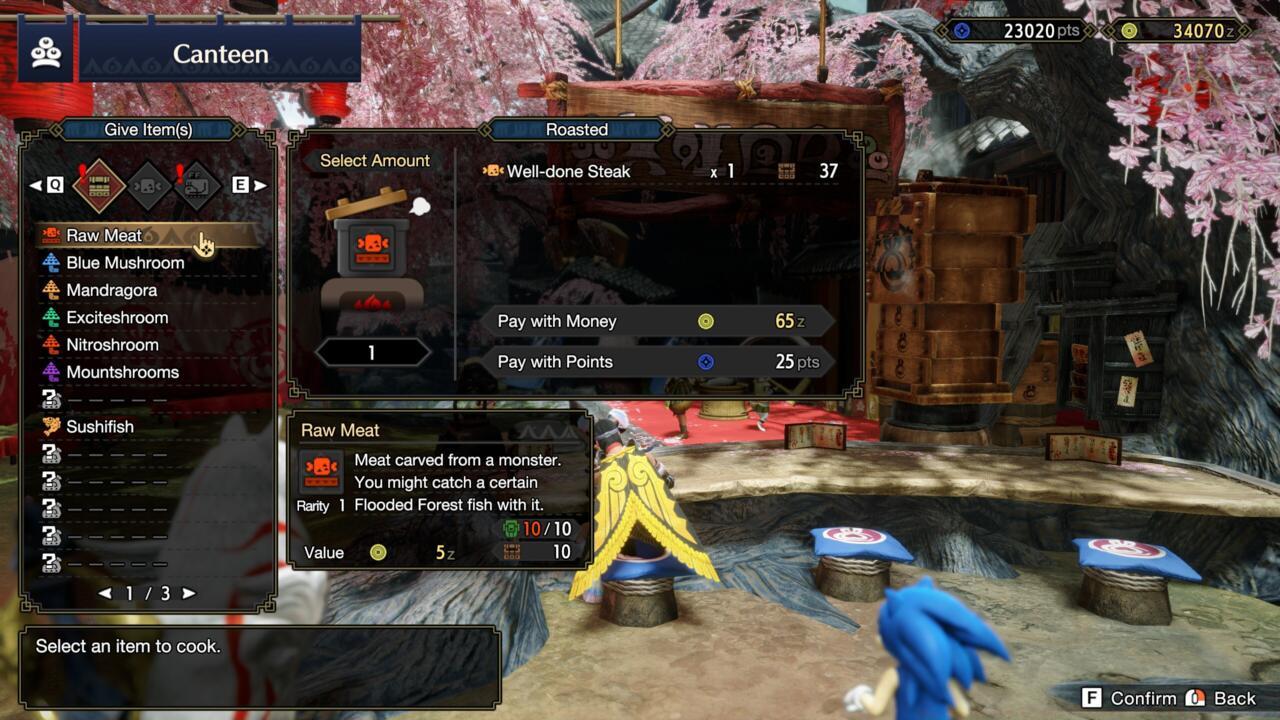This screenshot has width=1280, height=720.
Task: Pick Sushifish from the item list
Action: (x=100, y=427)
